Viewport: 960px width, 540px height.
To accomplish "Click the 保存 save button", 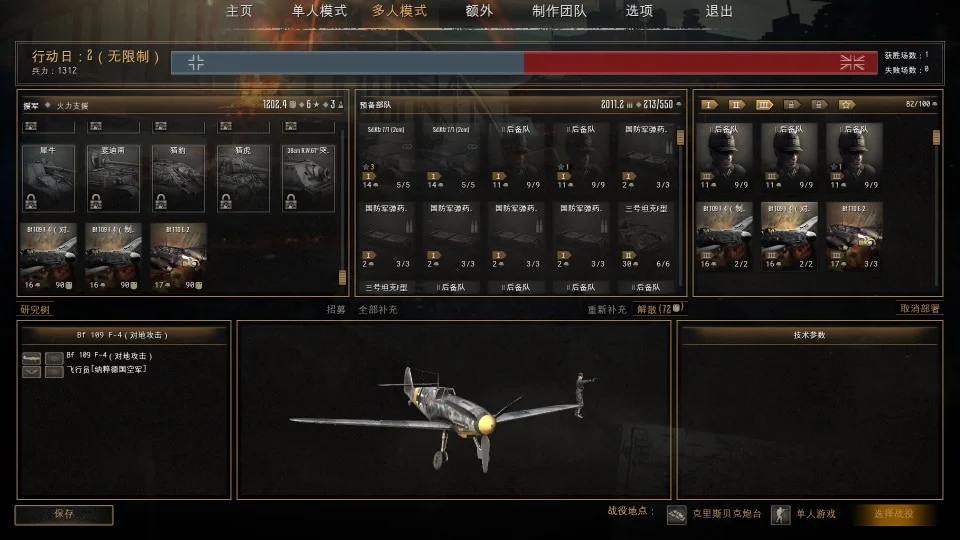I will pyautogui.click(x=64, y=514).
